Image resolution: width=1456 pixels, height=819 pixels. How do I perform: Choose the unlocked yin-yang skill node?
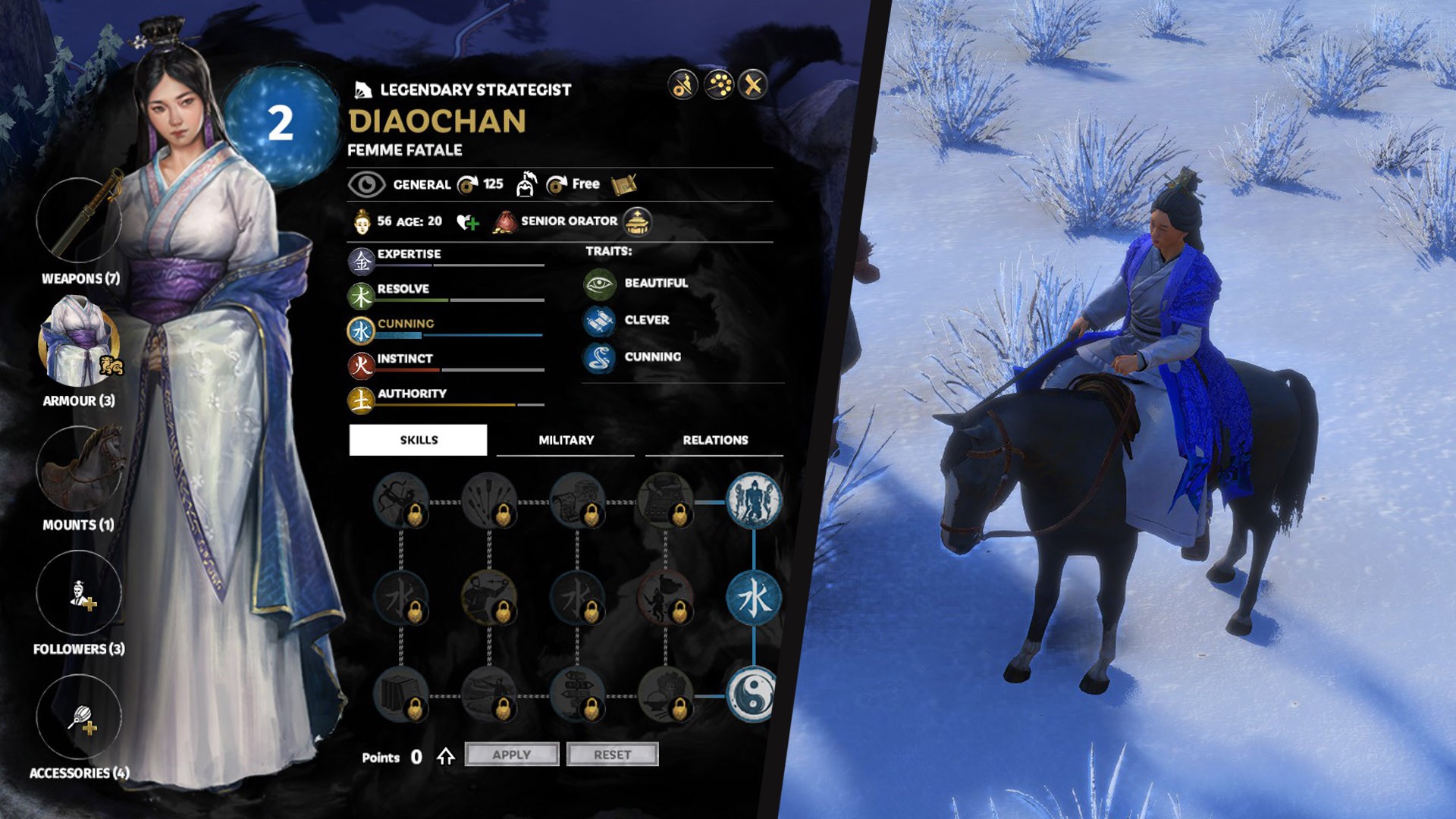click(x=752, y=695)
